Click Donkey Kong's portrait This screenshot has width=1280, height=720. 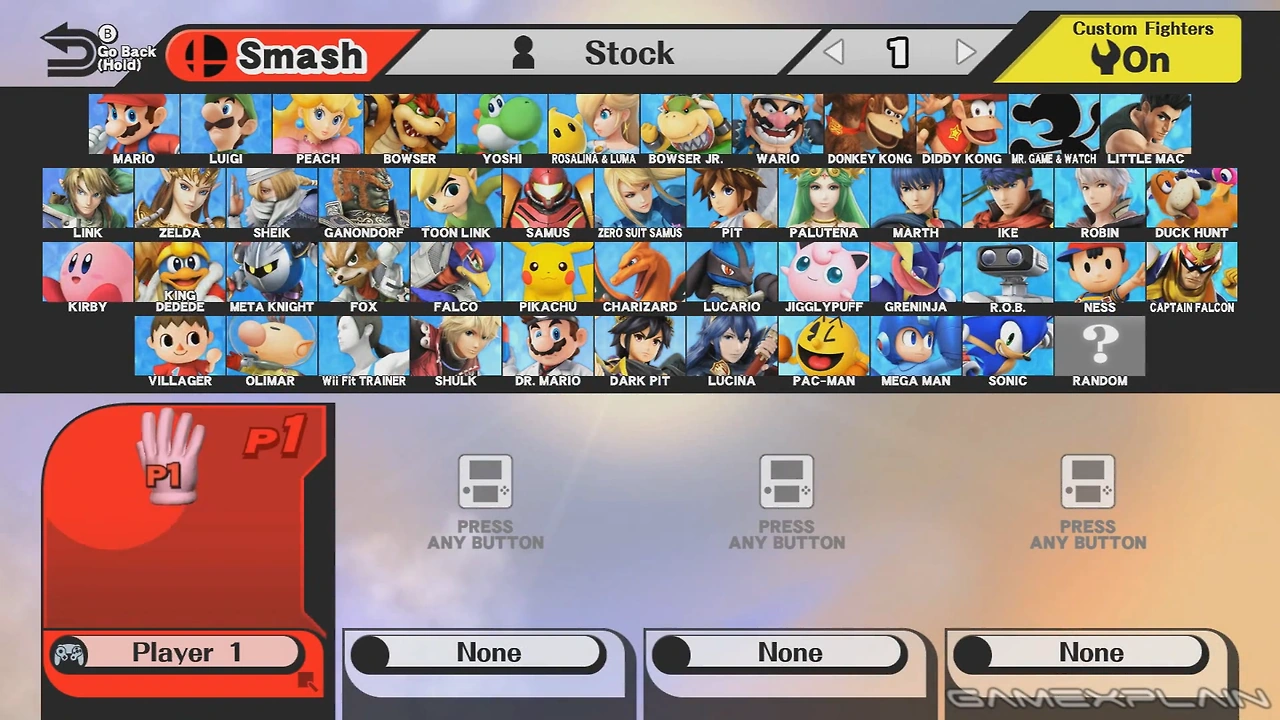point(869,122)
